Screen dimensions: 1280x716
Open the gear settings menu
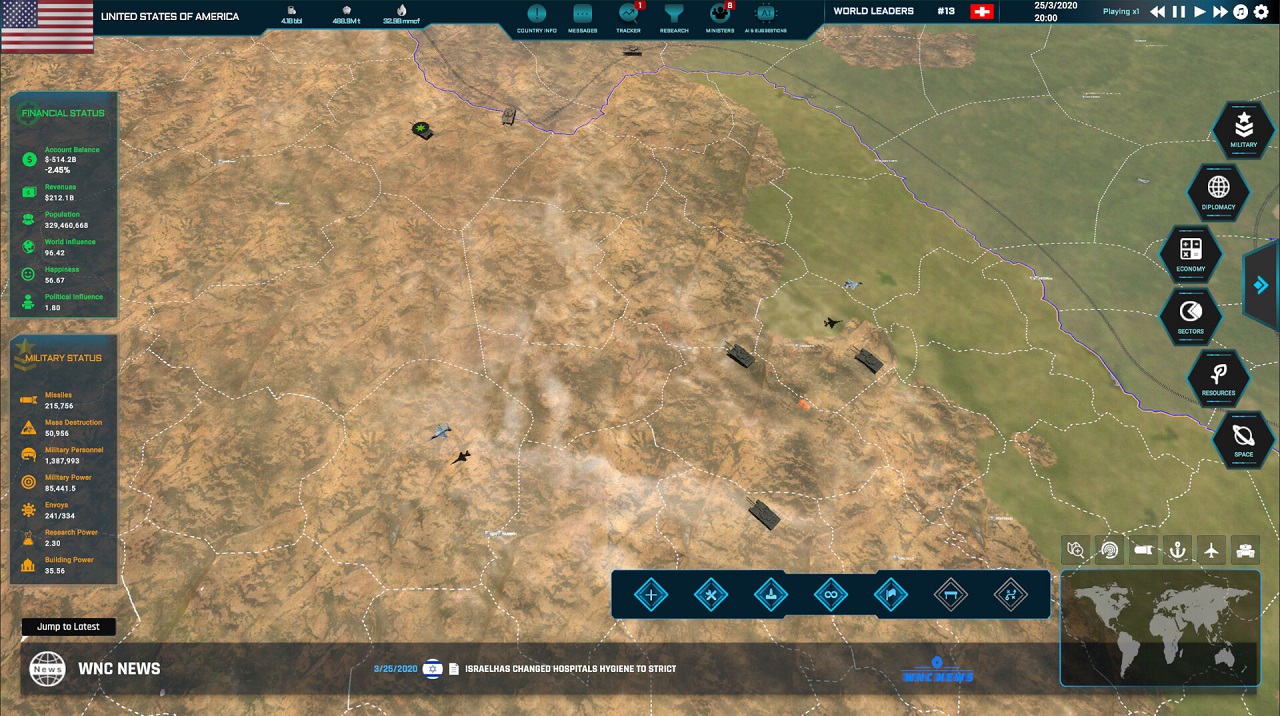point(1261,12)
